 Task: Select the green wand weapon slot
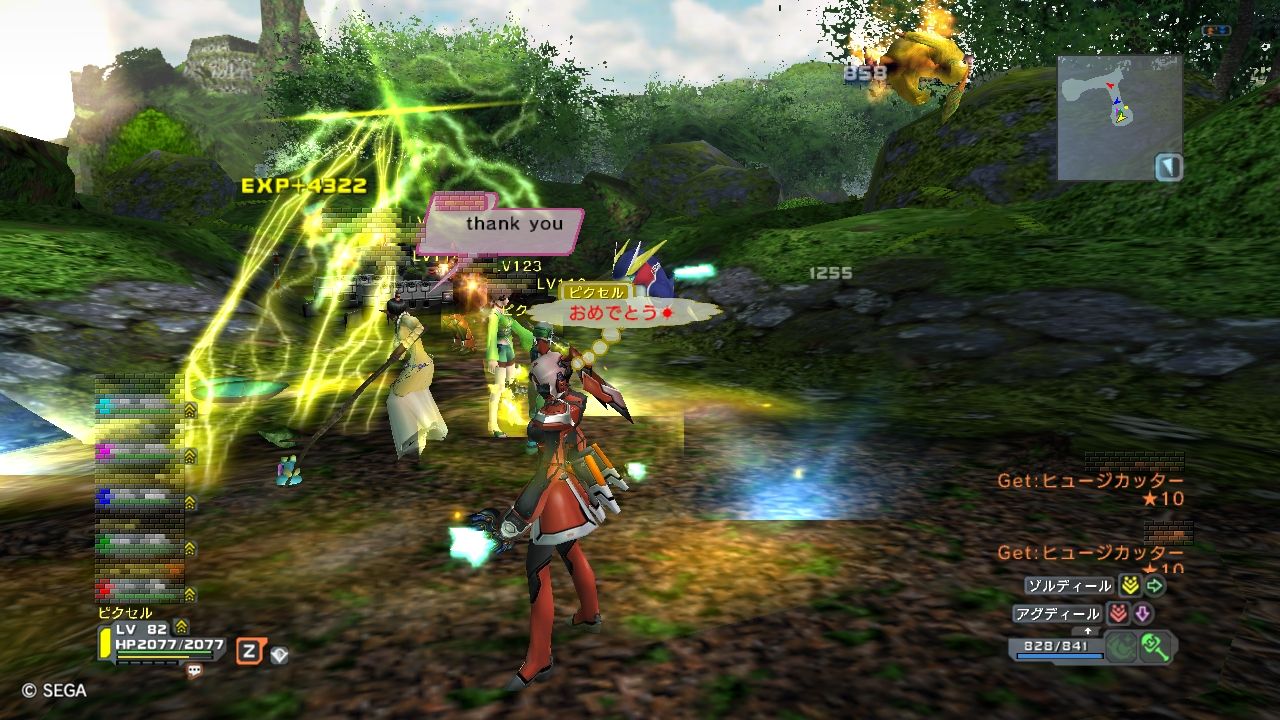[x=1158, y=646]
